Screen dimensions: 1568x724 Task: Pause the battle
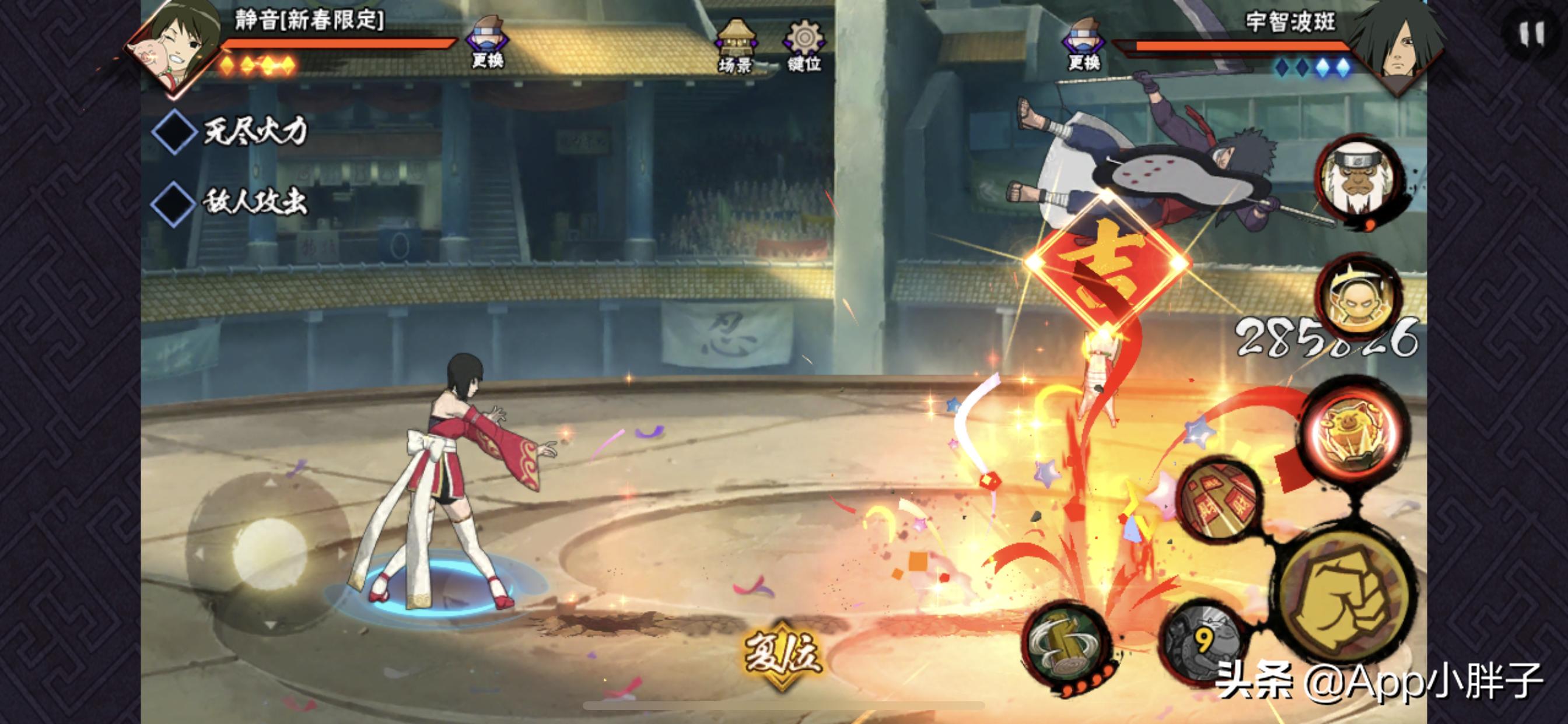coord(1530,34)
